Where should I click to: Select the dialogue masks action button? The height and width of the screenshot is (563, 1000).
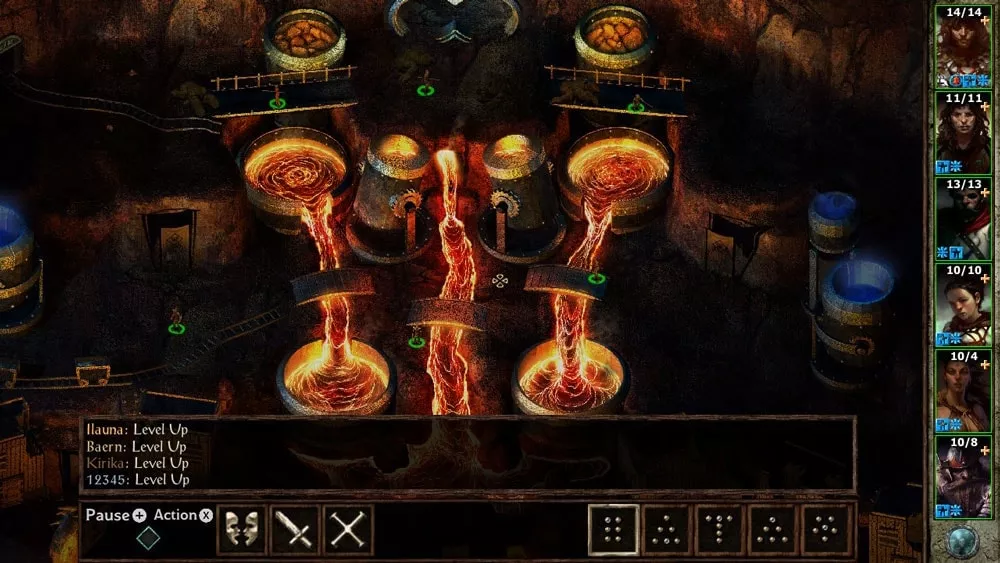coord(242,530)
